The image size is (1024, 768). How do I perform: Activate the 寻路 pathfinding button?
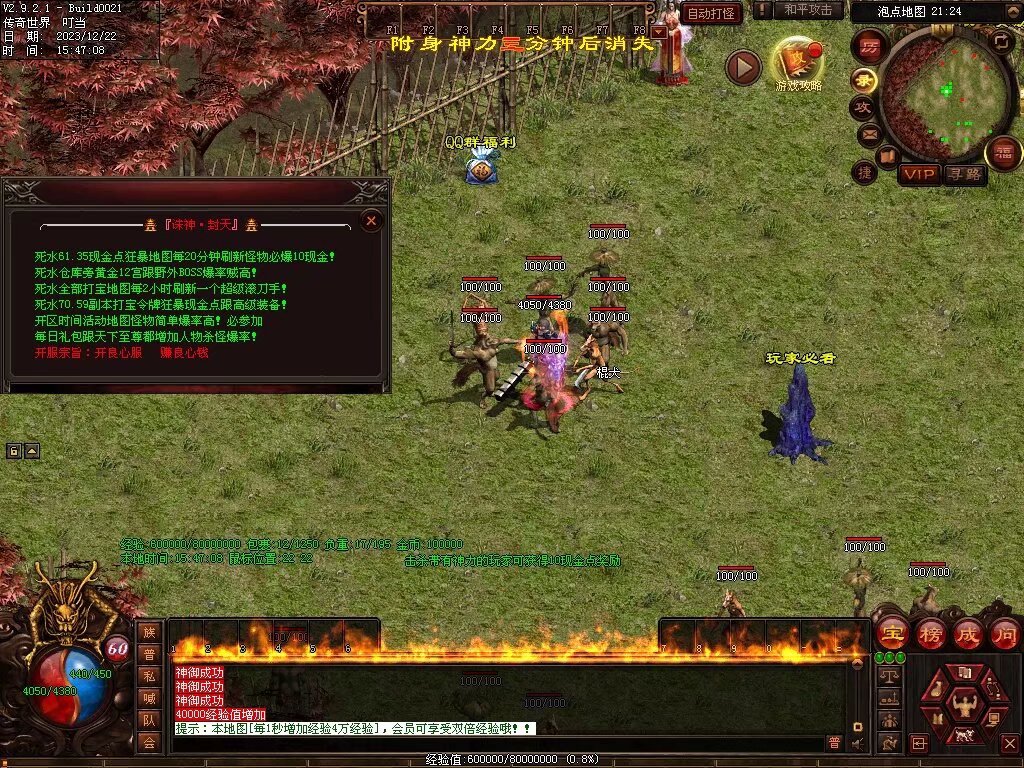pyautogui.click(x=965, y=174)
